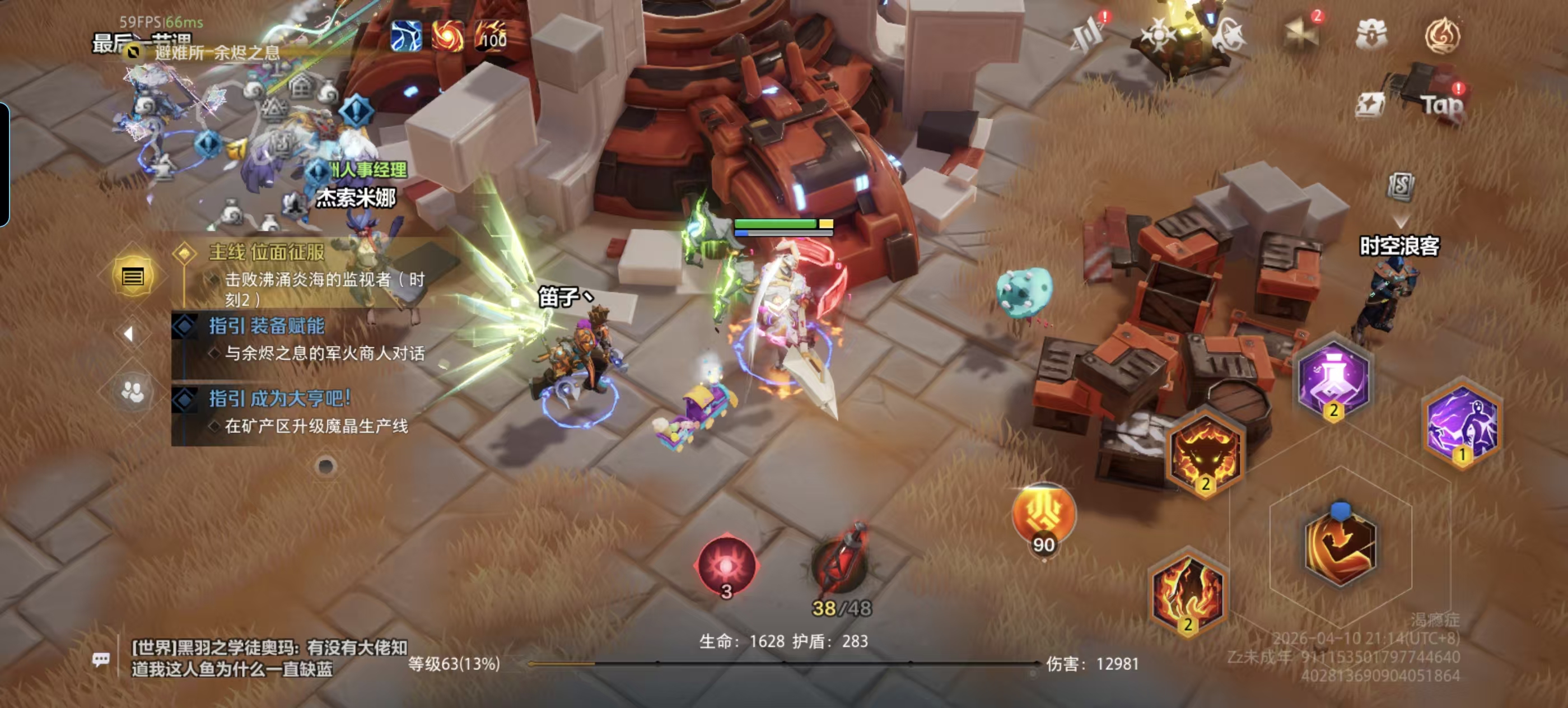
Task: Activate the red eye skill with count 3
Action: pyautogui.click(x=726, y=566)
